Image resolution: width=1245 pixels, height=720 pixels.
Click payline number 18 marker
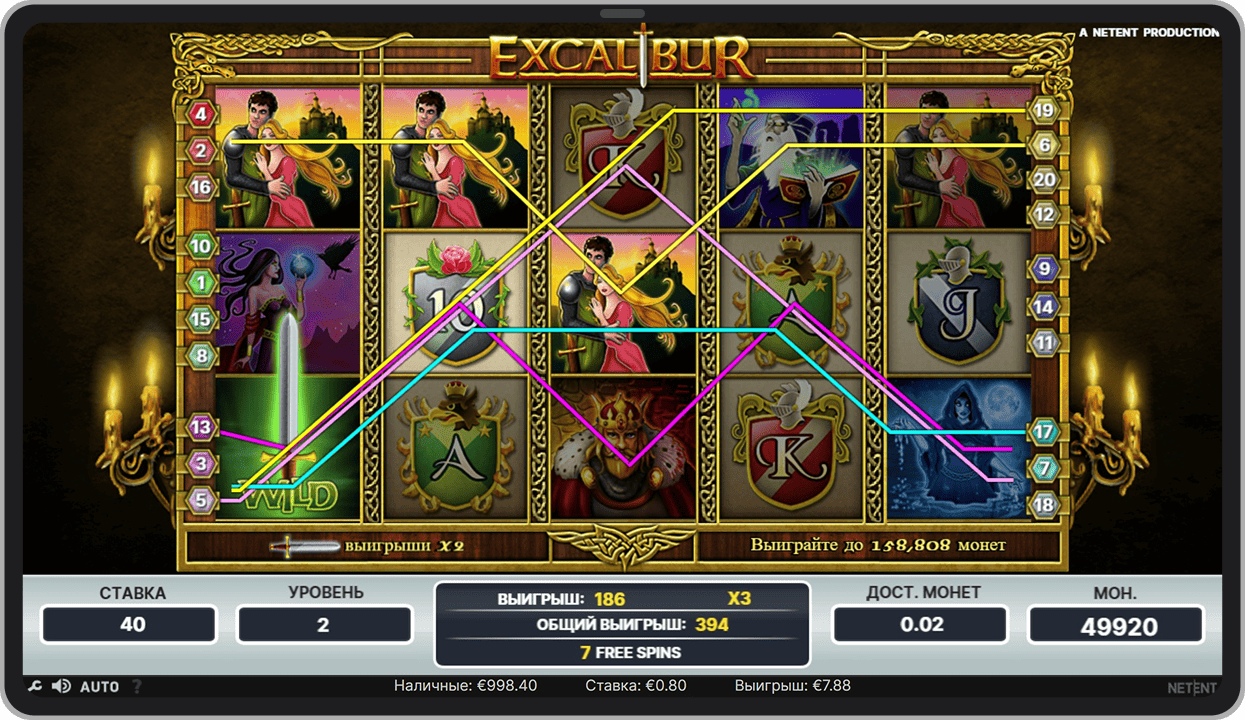tap(1044, 504)
